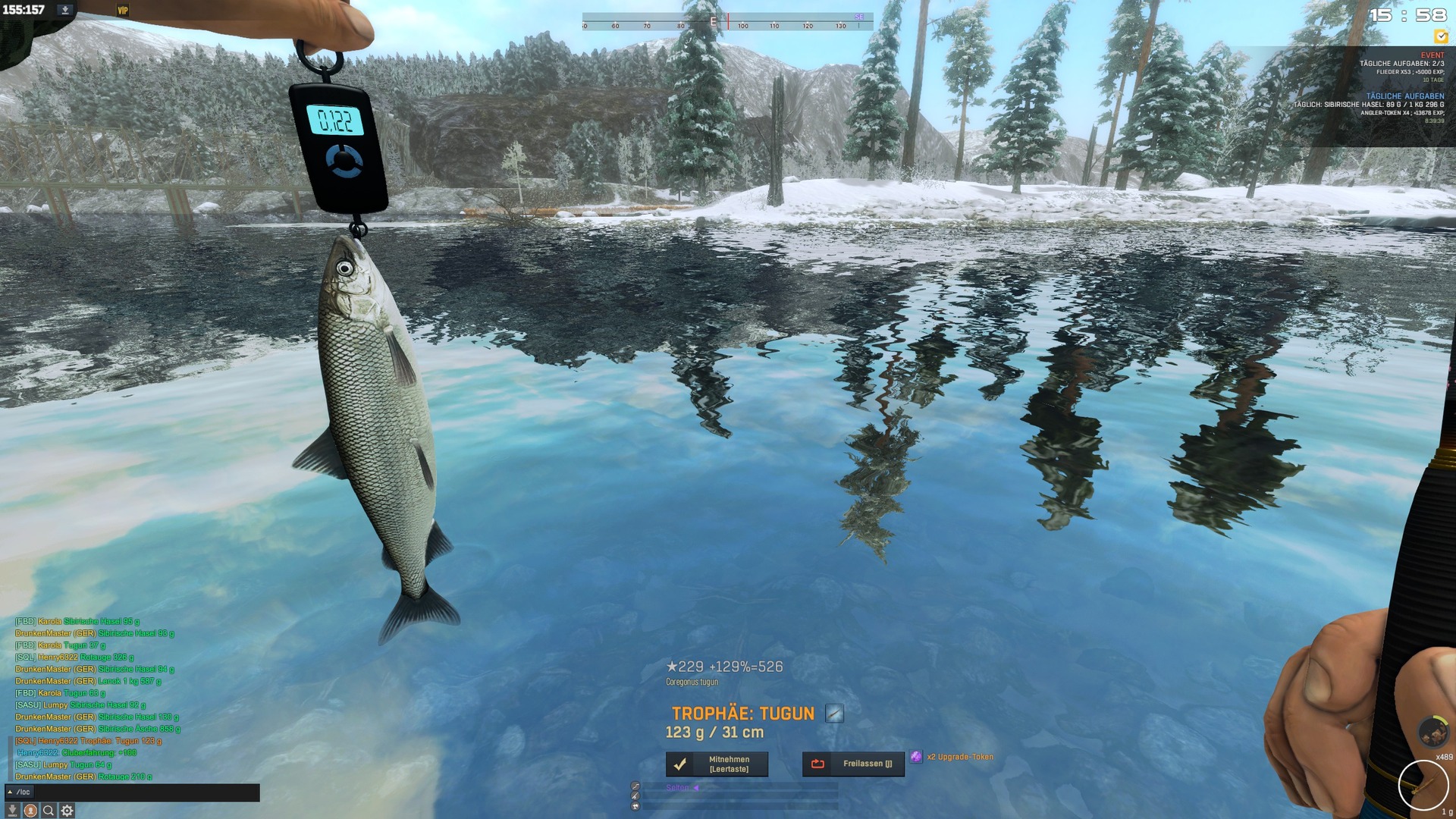Click the download arrow beside the 155:157 timer
This screenshot has width=1456, height=819.
click(x=65, y=10)
